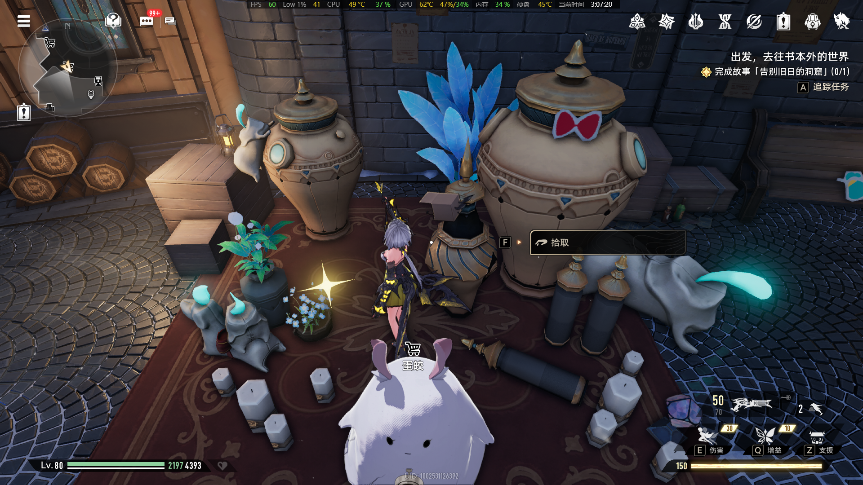Open chat messages with 99+ badge
The height and width of the screenshot is (485, 863).
148,20
